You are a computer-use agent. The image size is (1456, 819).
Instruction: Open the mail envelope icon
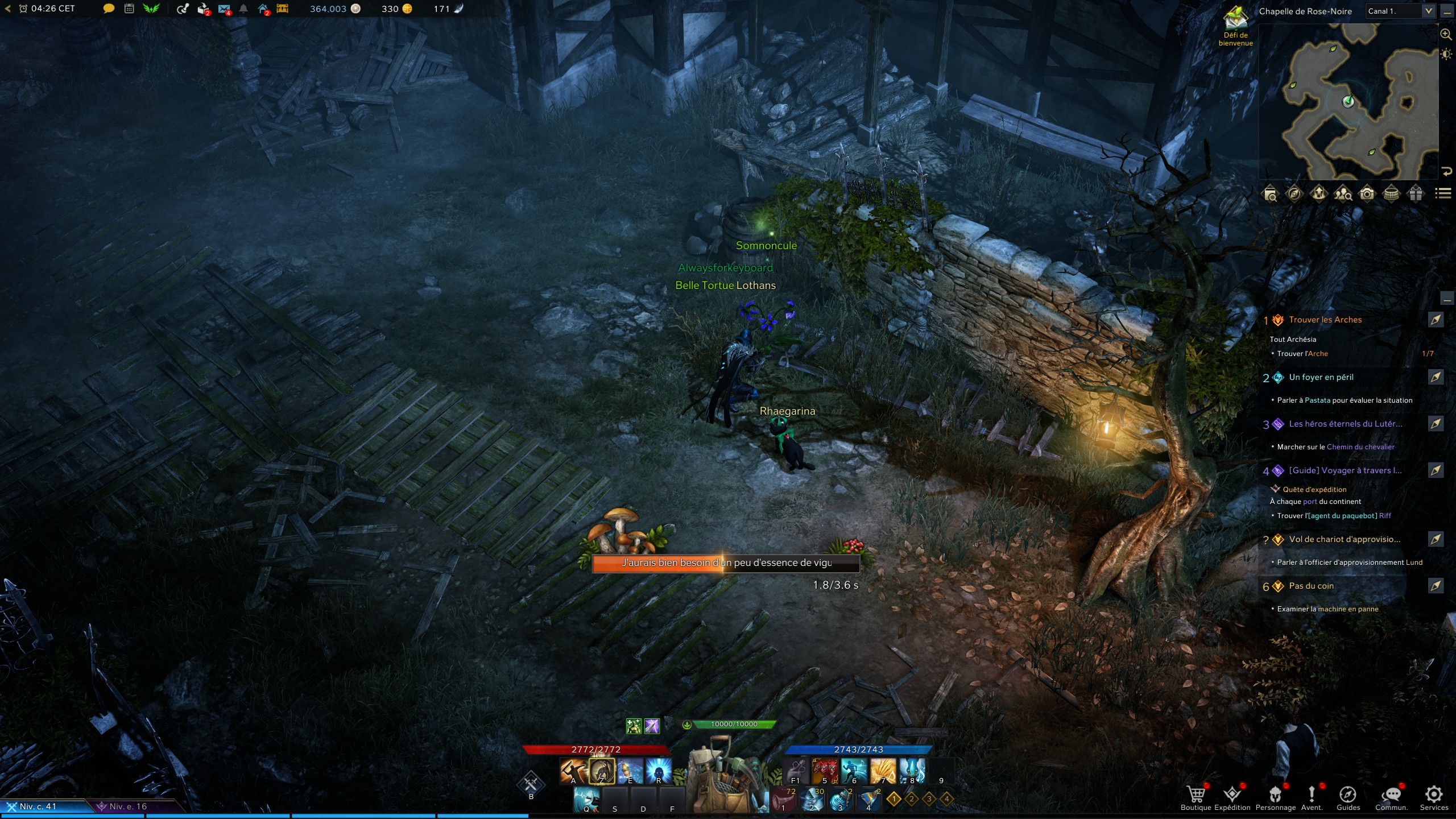(224, 9)
